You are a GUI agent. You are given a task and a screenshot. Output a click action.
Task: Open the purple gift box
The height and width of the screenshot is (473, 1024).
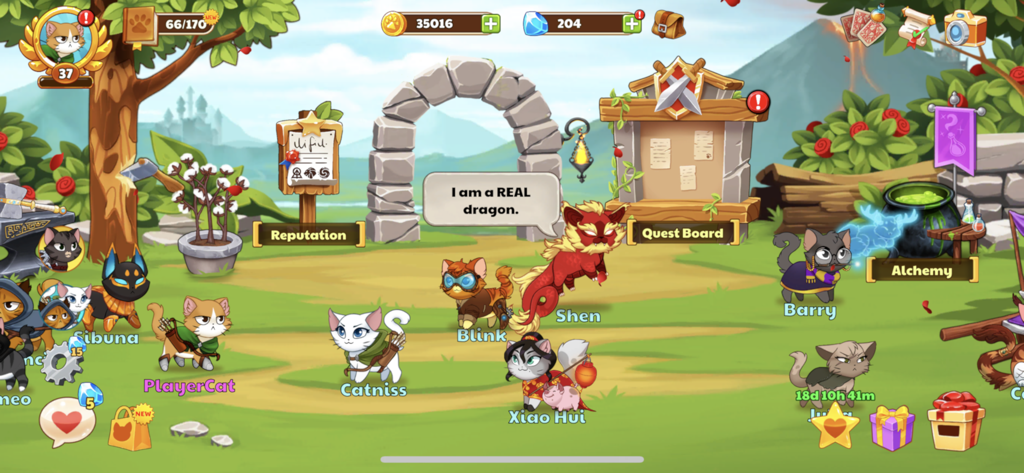click(891, 427)
